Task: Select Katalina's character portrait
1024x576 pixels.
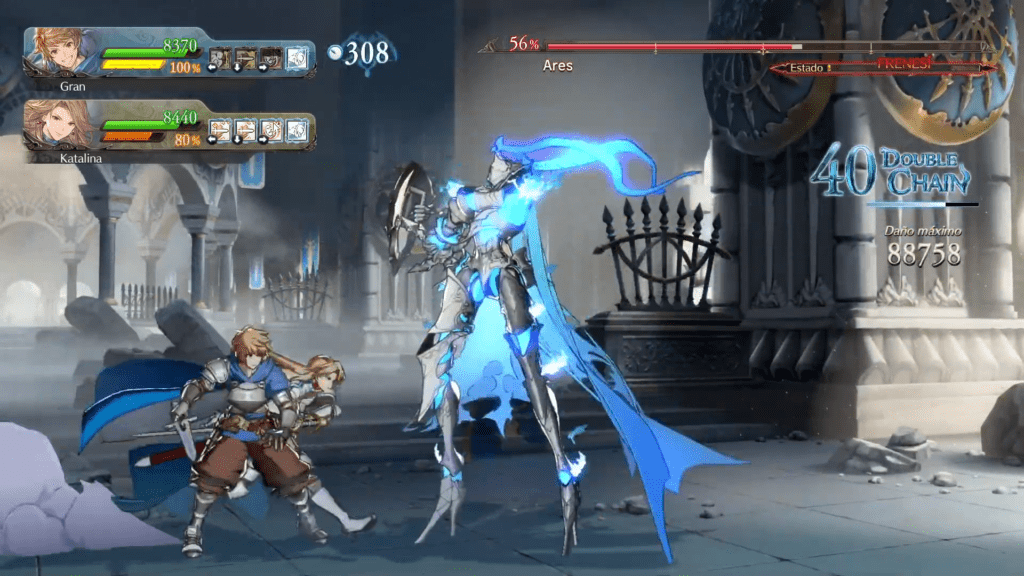Action: 62,125
